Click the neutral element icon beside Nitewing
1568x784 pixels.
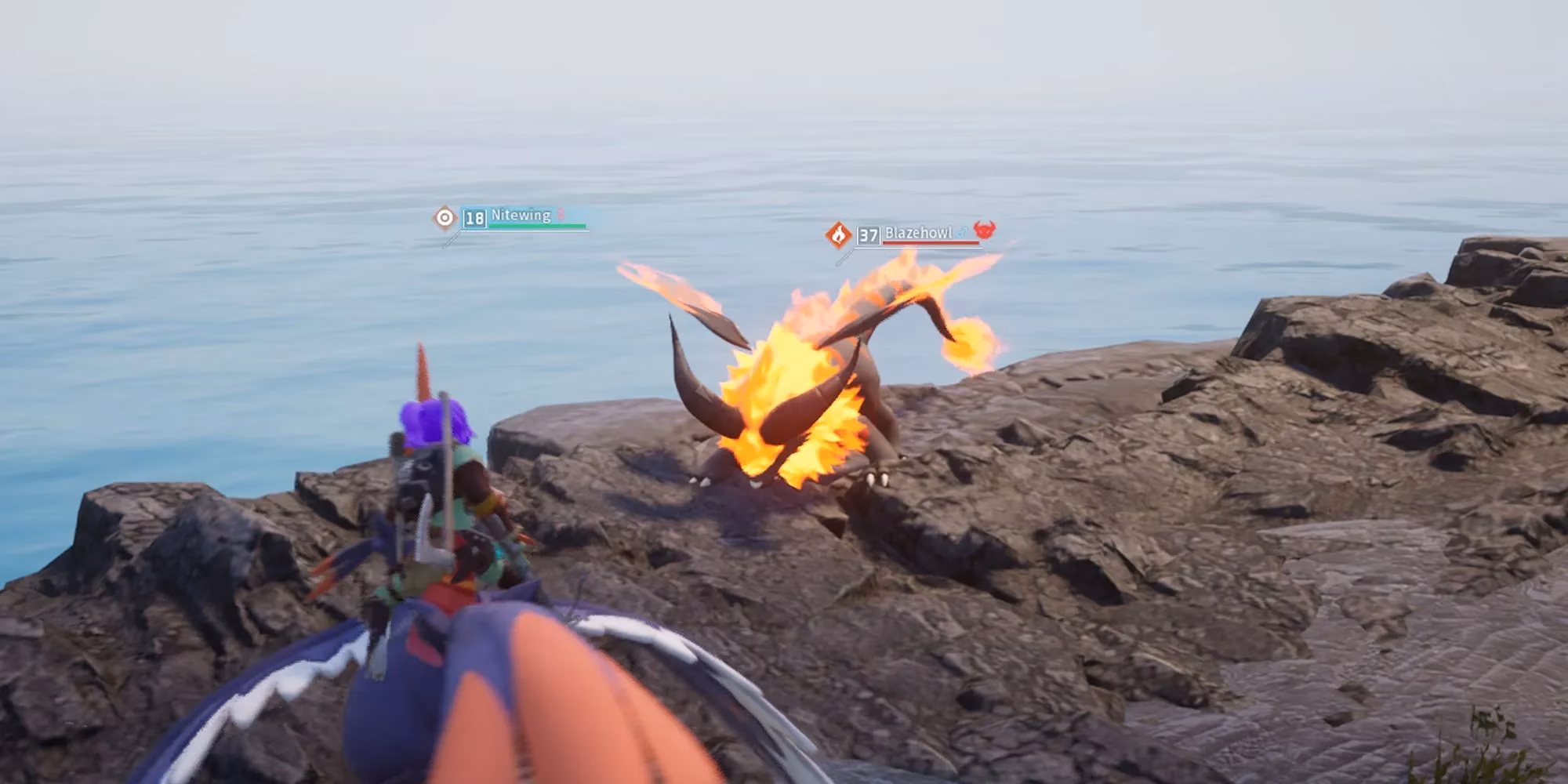point(445,217)
